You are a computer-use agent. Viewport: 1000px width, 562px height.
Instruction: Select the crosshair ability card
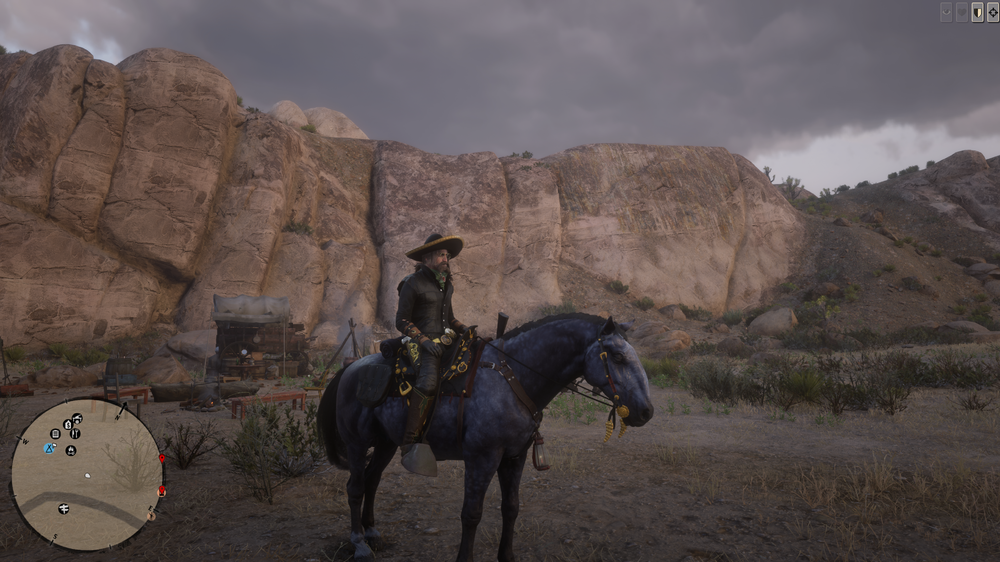coord(993,12)
